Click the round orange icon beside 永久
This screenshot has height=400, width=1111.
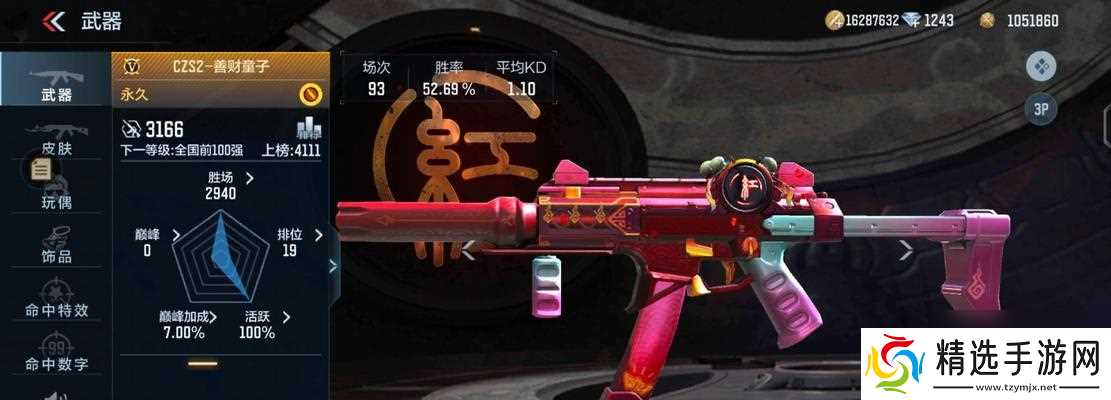pyautogui.click(x=311, y=94)
